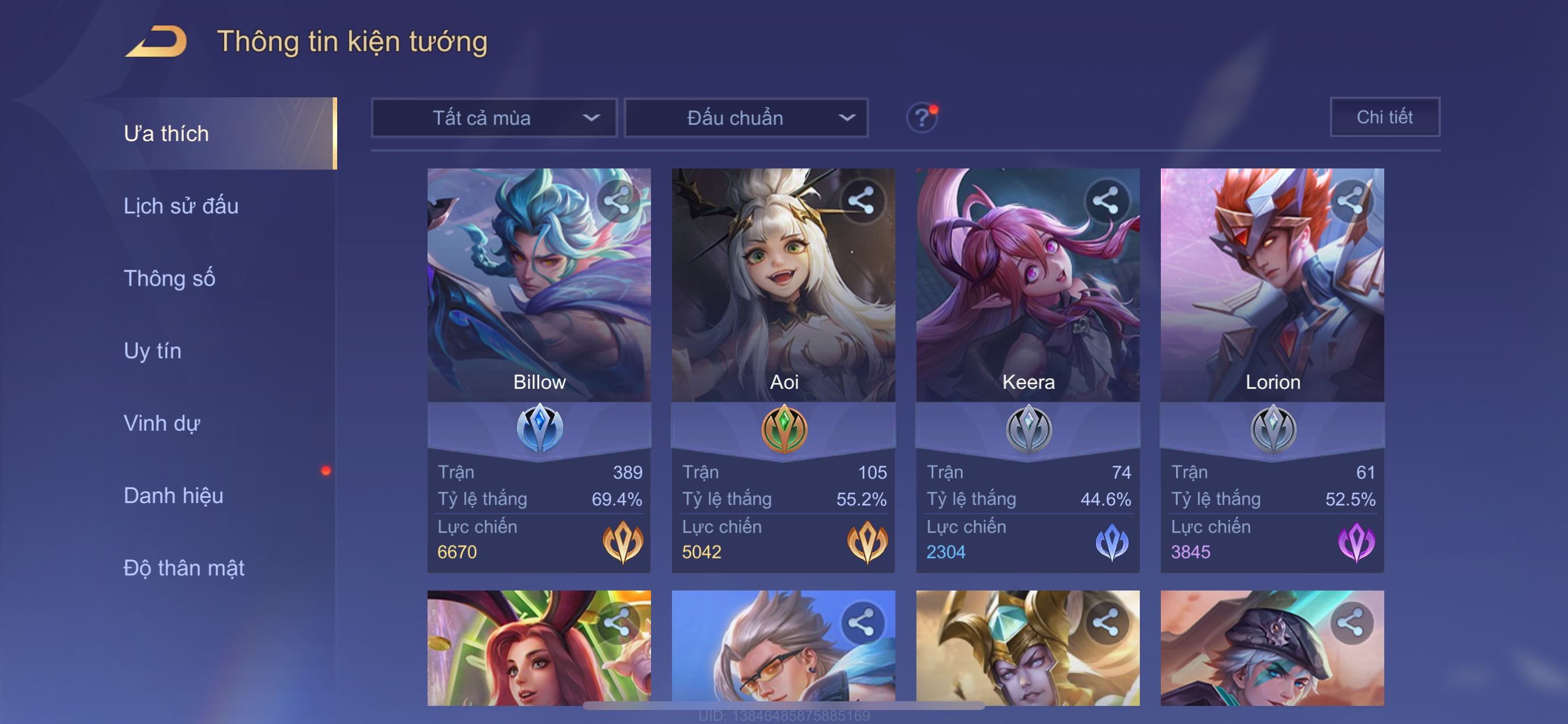Viewport: 1568px width, 724px height.
Task: Tap the share icon on Aoi
Action: tap(862, 201)
